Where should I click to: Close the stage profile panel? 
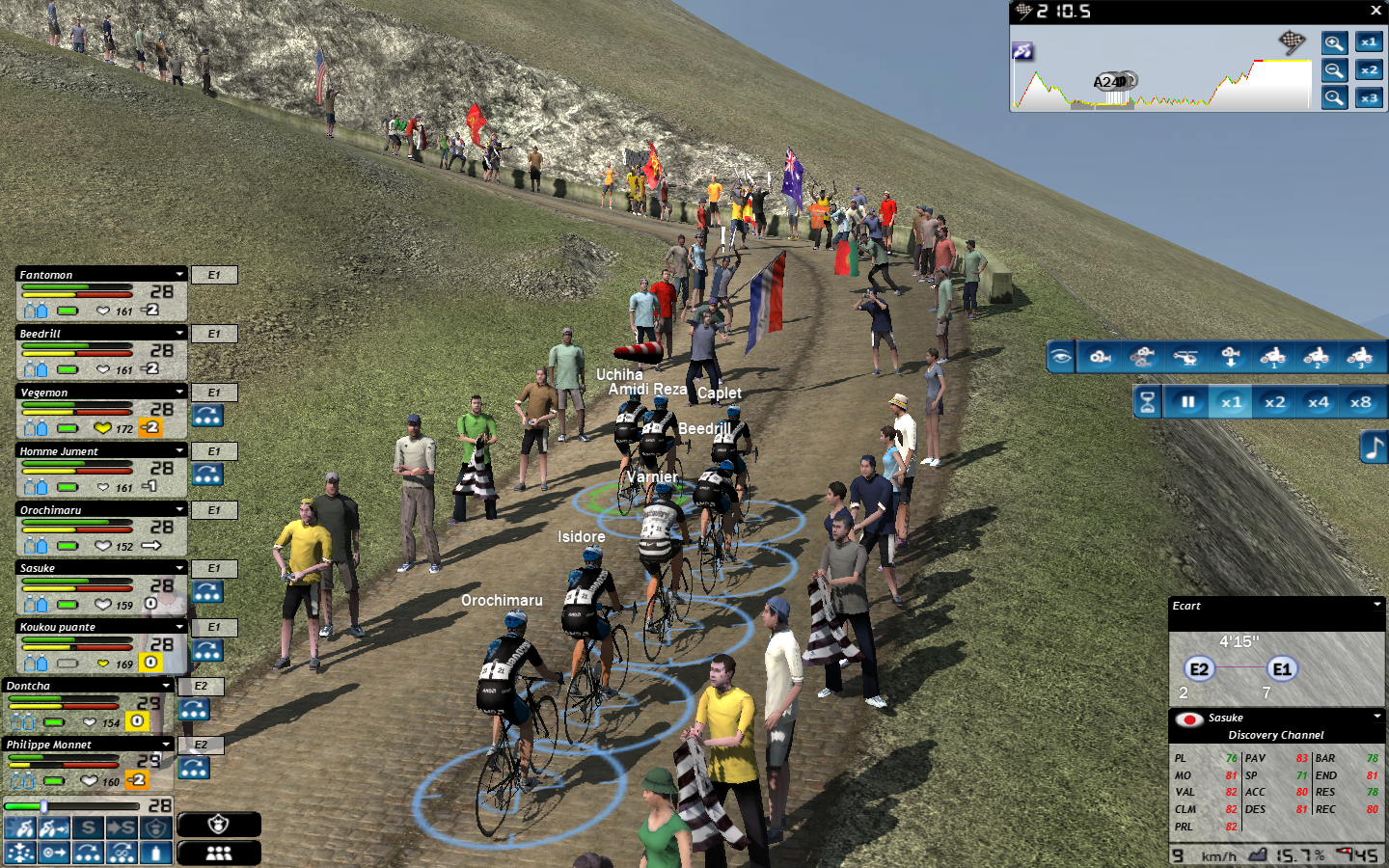(x=1375, y=11)
